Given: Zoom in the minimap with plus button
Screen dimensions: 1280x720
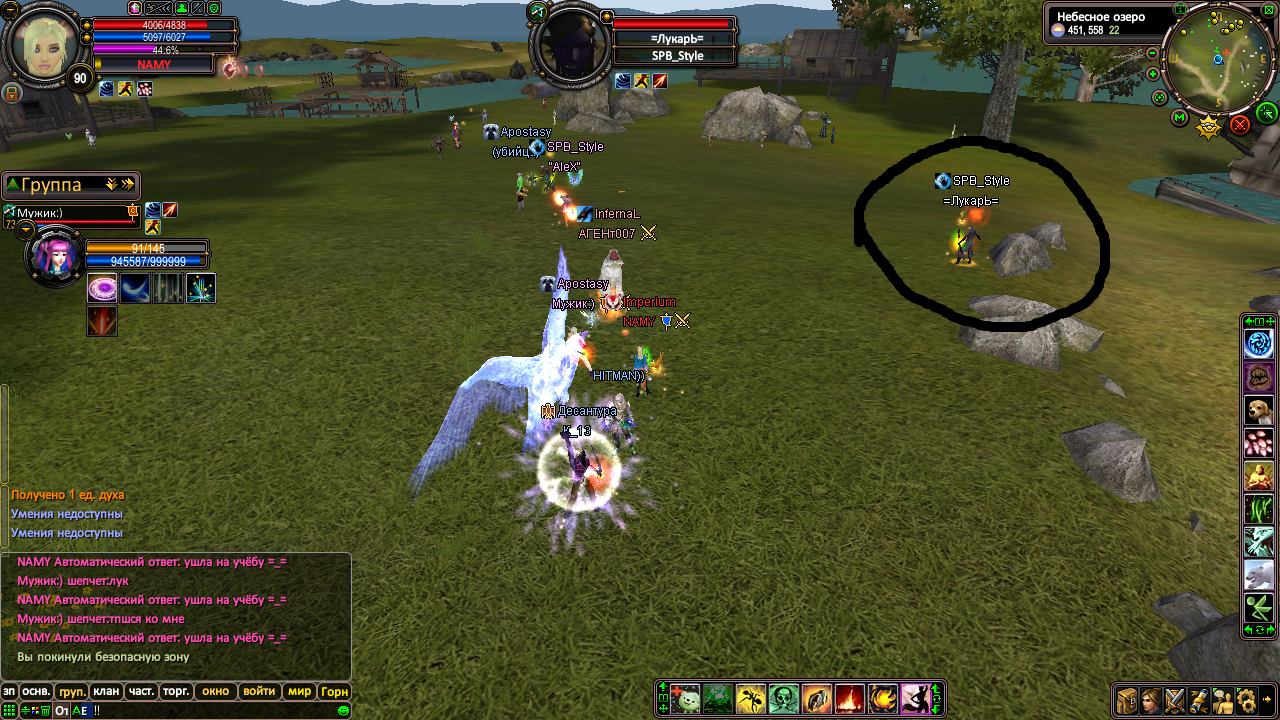Looking at the screenshot, I should point(1153,74).
